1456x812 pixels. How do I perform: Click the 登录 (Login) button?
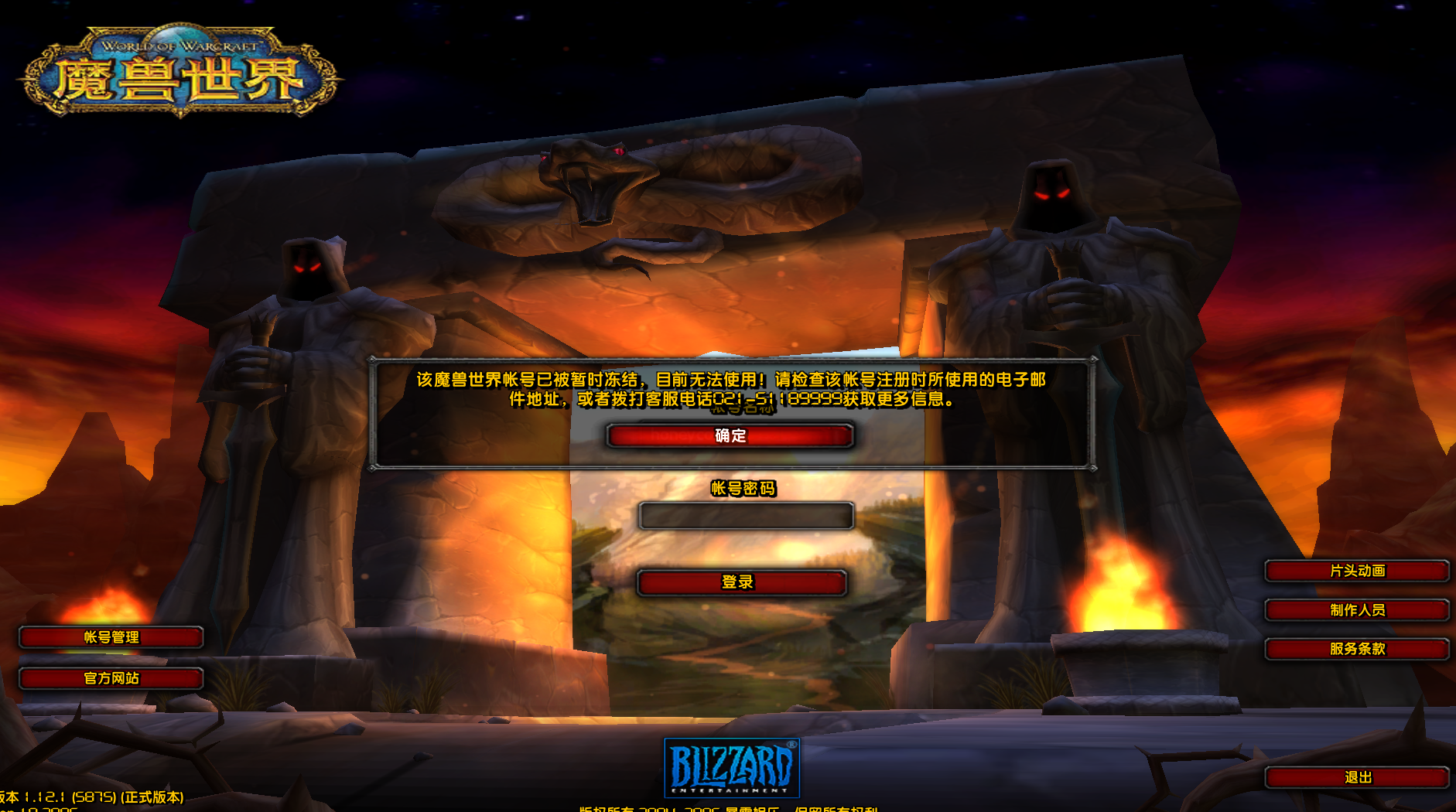tap(740, 583)
